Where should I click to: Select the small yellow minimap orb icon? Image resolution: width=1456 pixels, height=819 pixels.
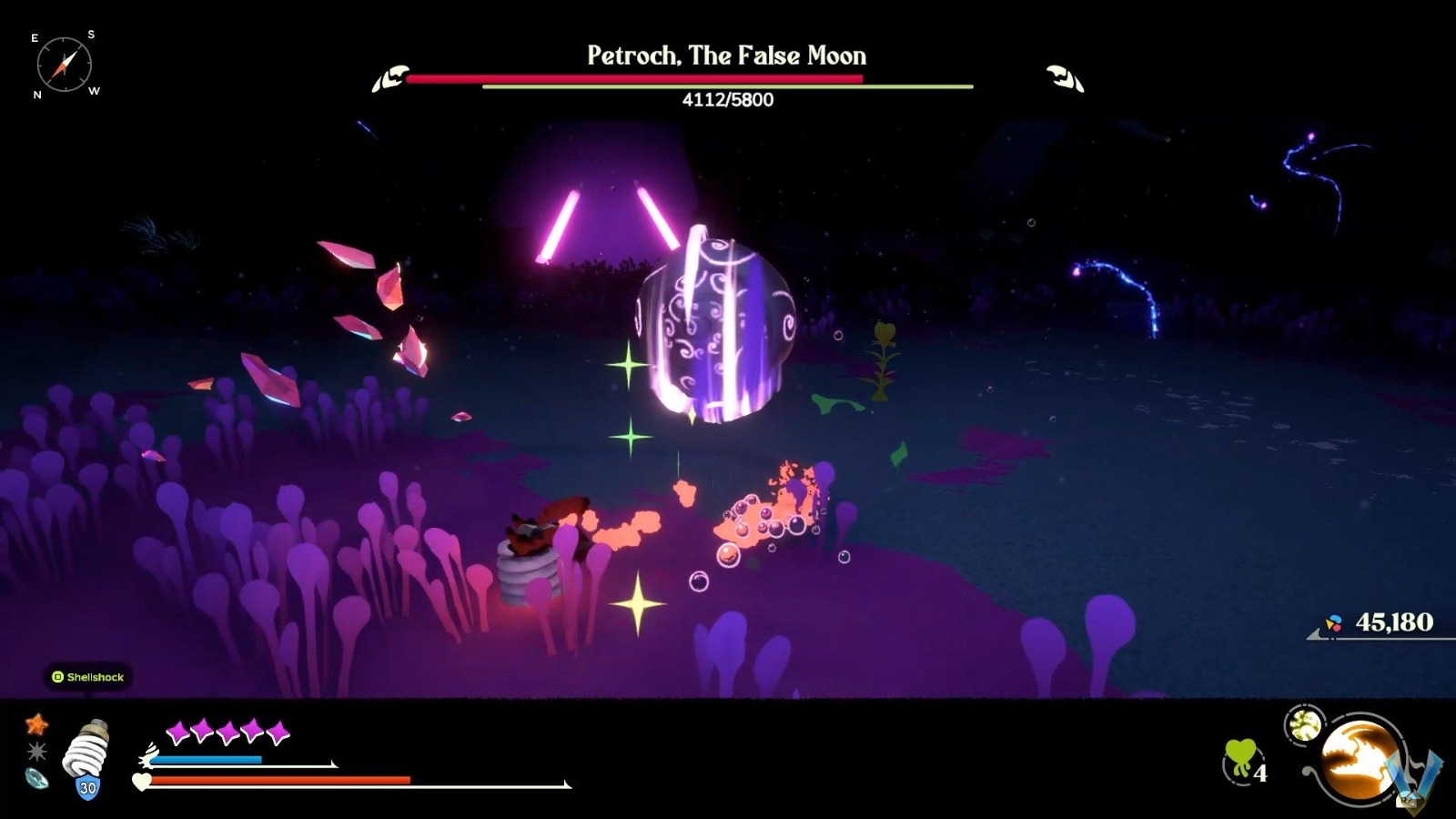coord(1305,723)
